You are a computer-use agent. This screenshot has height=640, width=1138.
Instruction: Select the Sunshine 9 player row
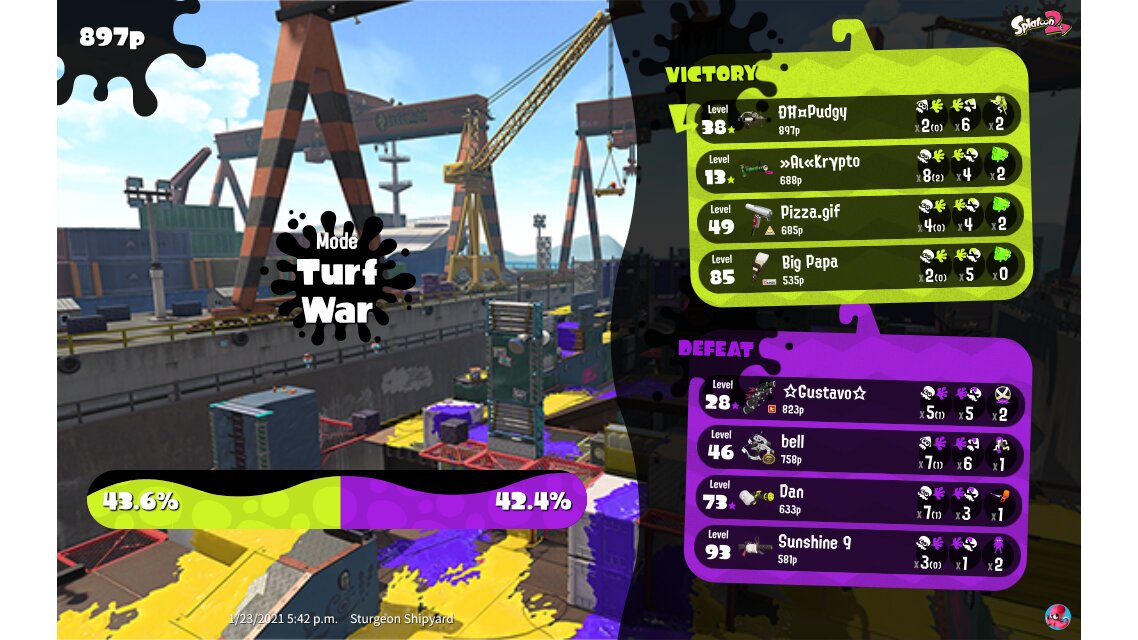tap(860, 550)
